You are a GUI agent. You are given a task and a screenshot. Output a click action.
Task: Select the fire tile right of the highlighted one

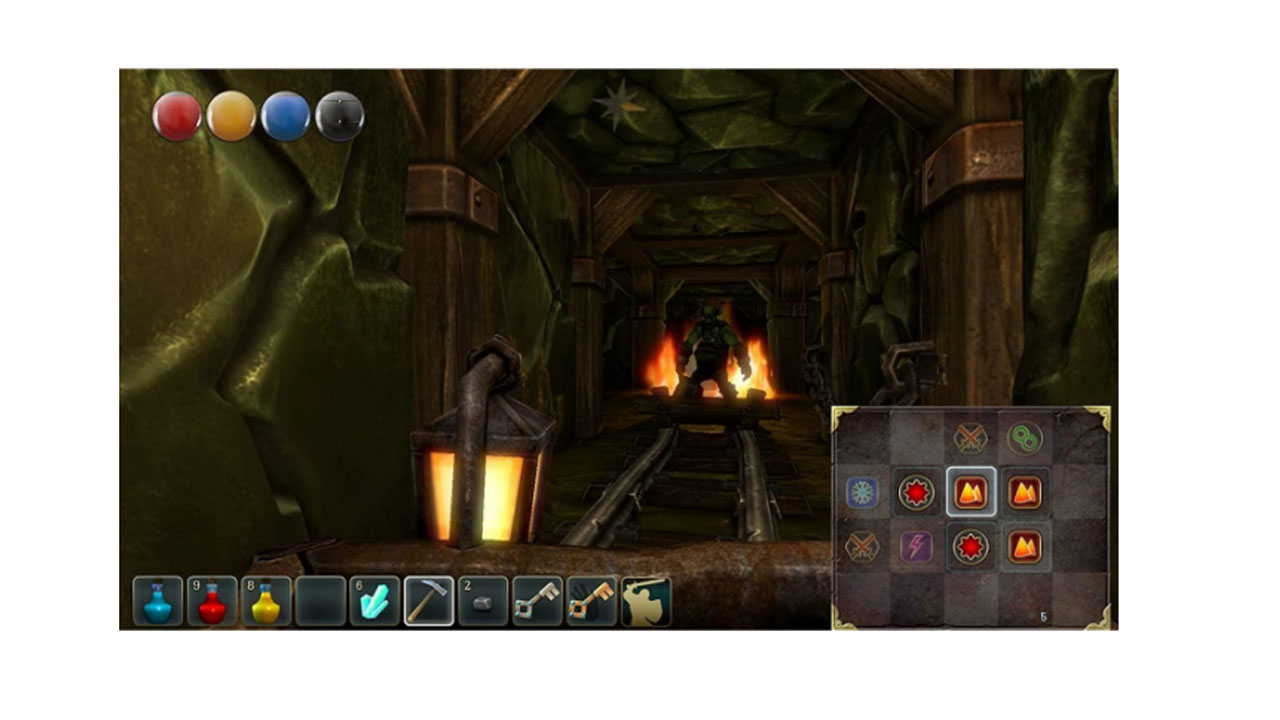[1025, 492]
